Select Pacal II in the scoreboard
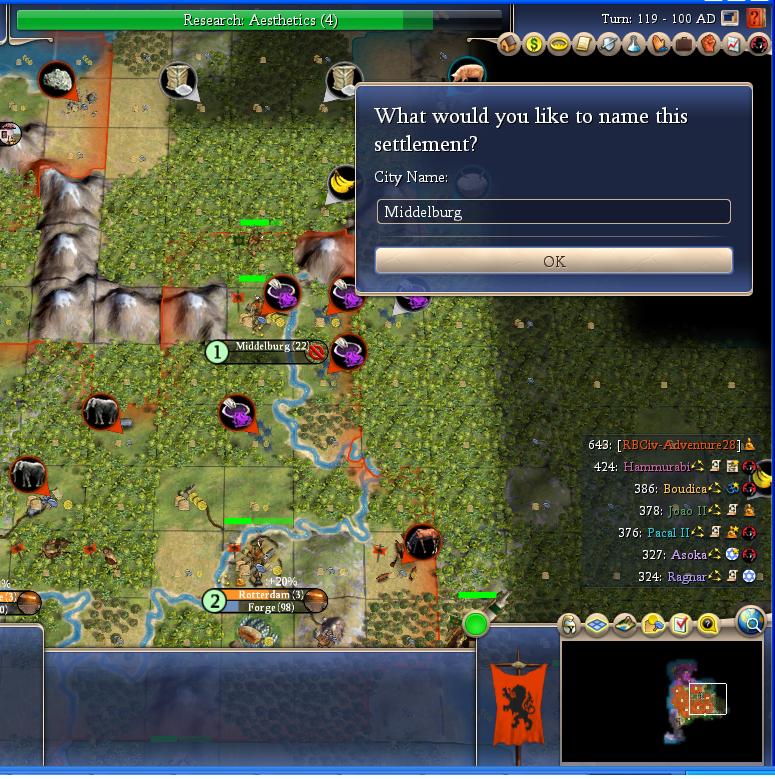The height and width of the screenshot is (779, 775). click(668, 533)
